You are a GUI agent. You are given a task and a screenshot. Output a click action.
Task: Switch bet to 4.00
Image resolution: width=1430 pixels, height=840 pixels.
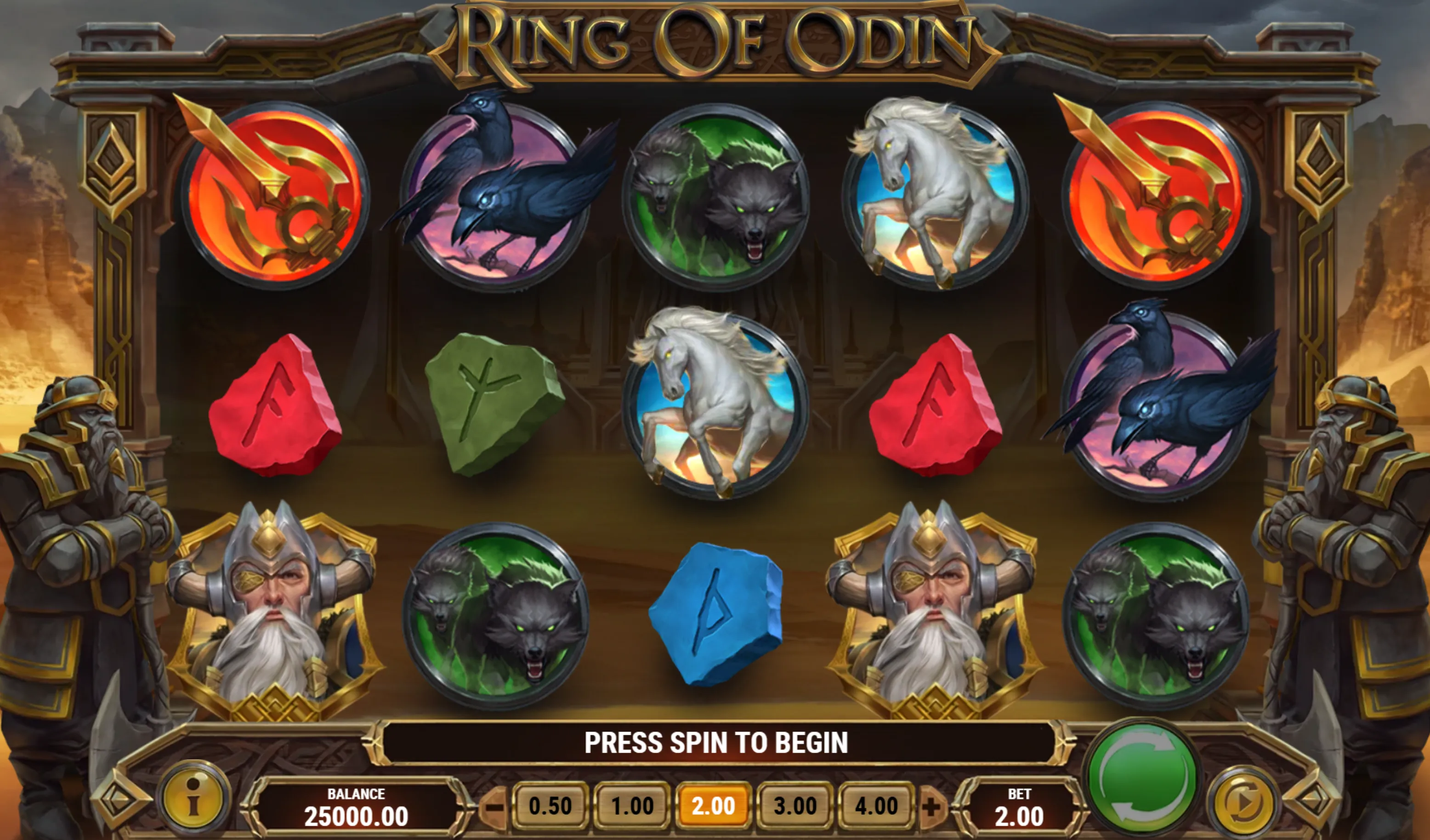tap(876, 806)
